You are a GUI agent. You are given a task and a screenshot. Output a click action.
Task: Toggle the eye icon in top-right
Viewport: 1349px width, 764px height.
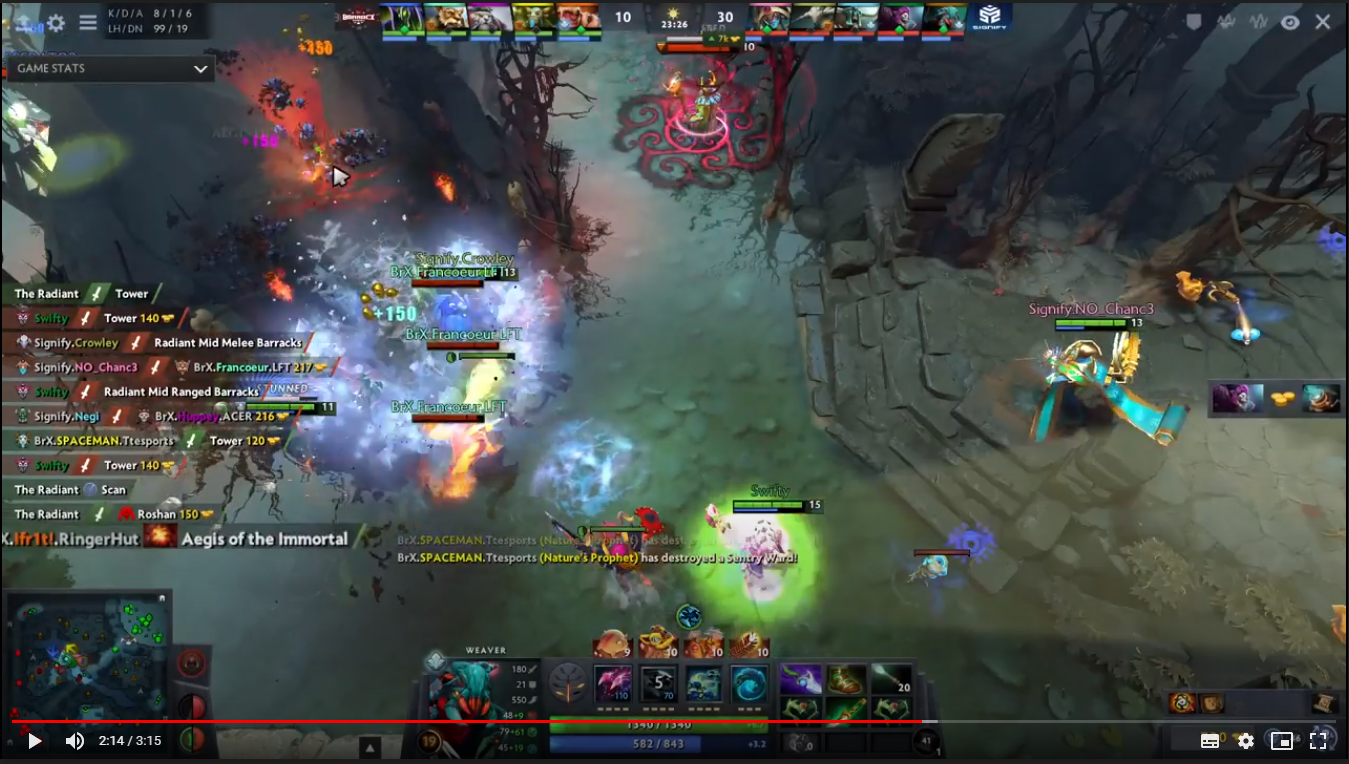pos(1290,22)
